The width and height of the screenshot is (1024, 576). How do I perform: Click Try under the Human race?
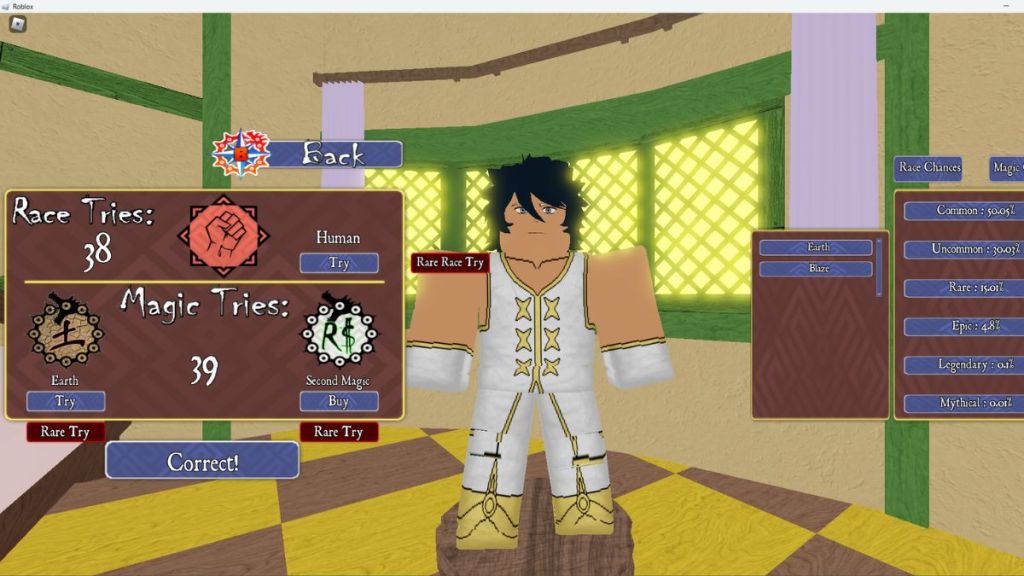coord(339,263)
